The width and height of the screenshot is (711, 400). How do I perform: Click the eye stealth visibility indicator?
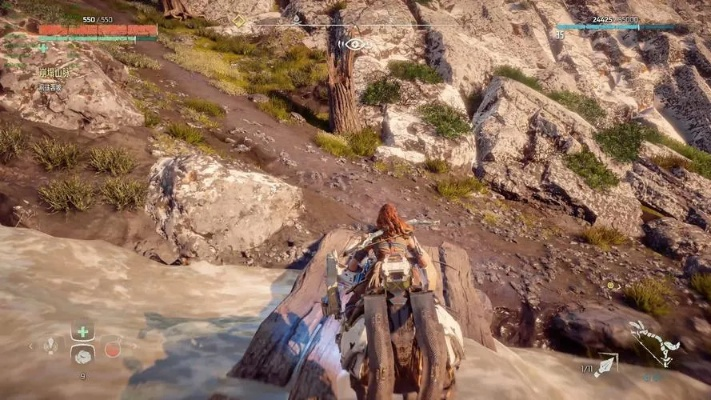point(352,44)
